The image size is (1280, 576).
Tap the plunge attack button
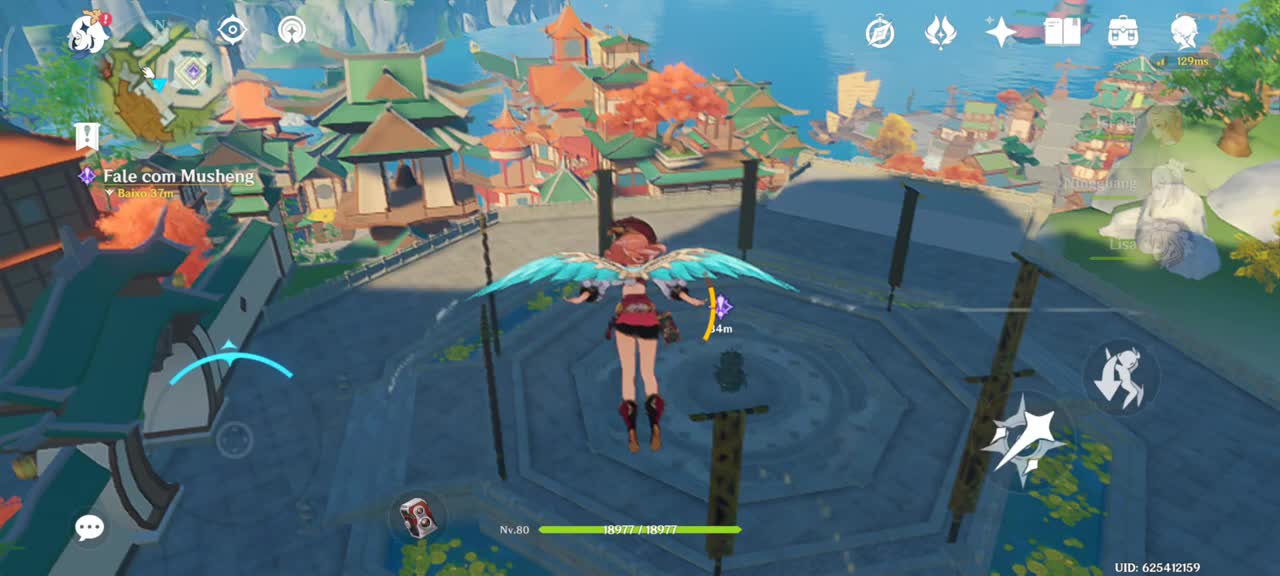[1121, 378]
